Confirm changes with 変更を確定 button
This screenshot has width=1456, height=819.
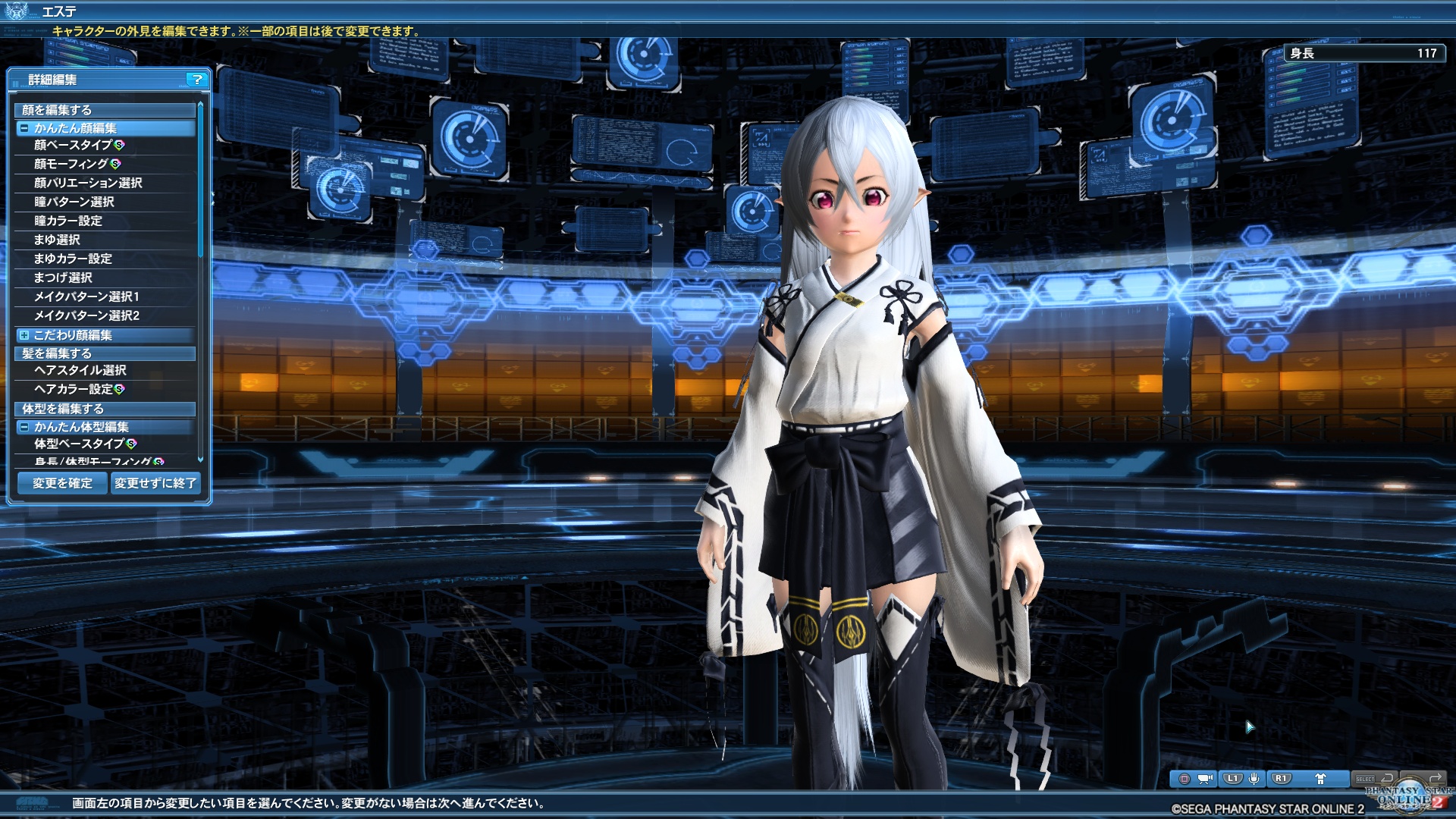tap(62, 483)
